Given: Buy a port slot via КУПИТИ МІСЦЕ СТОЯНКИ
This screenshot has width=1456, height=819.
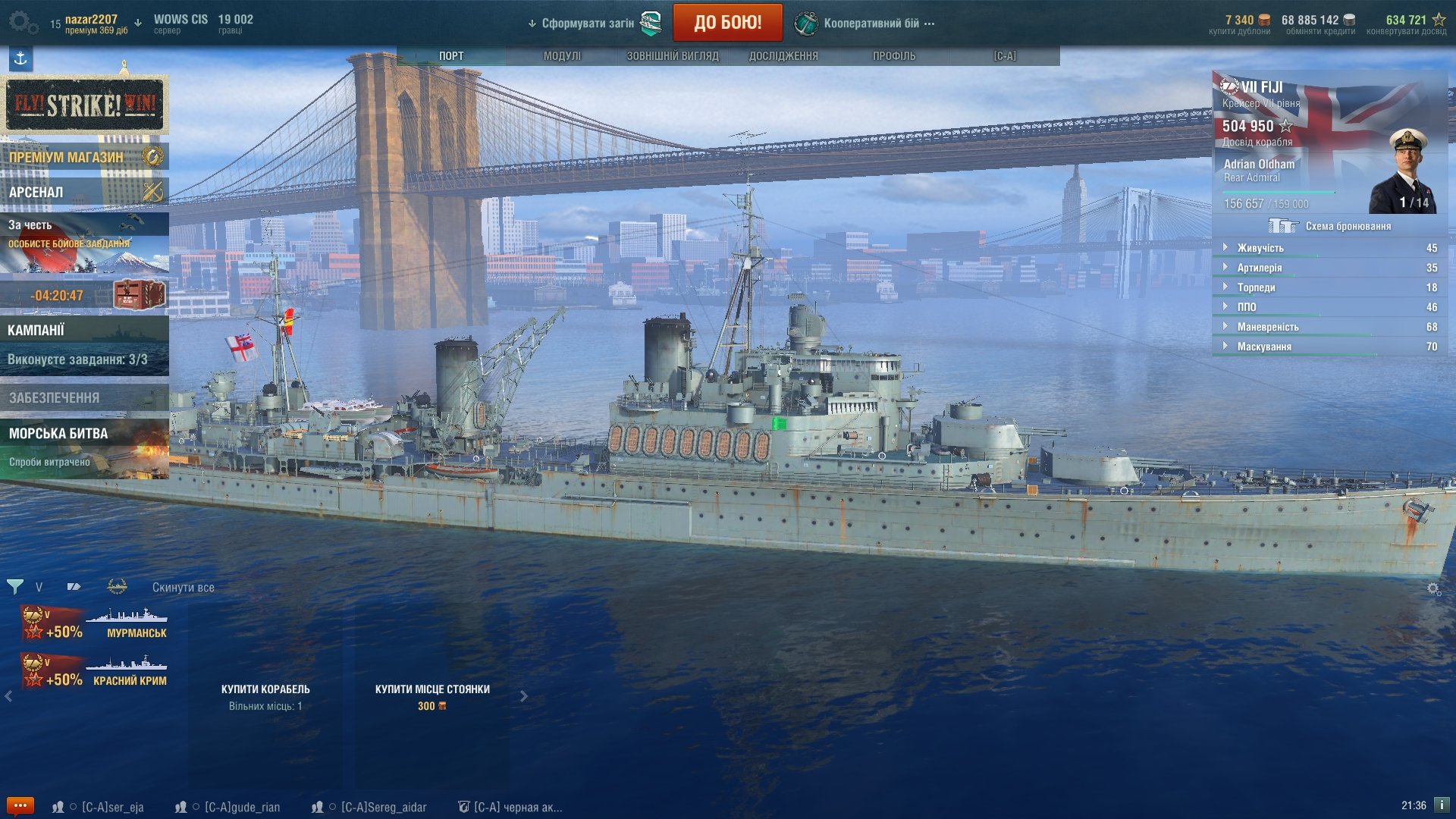Looking at the screenshot, I should pyautogui.click(x=432, y=696).
